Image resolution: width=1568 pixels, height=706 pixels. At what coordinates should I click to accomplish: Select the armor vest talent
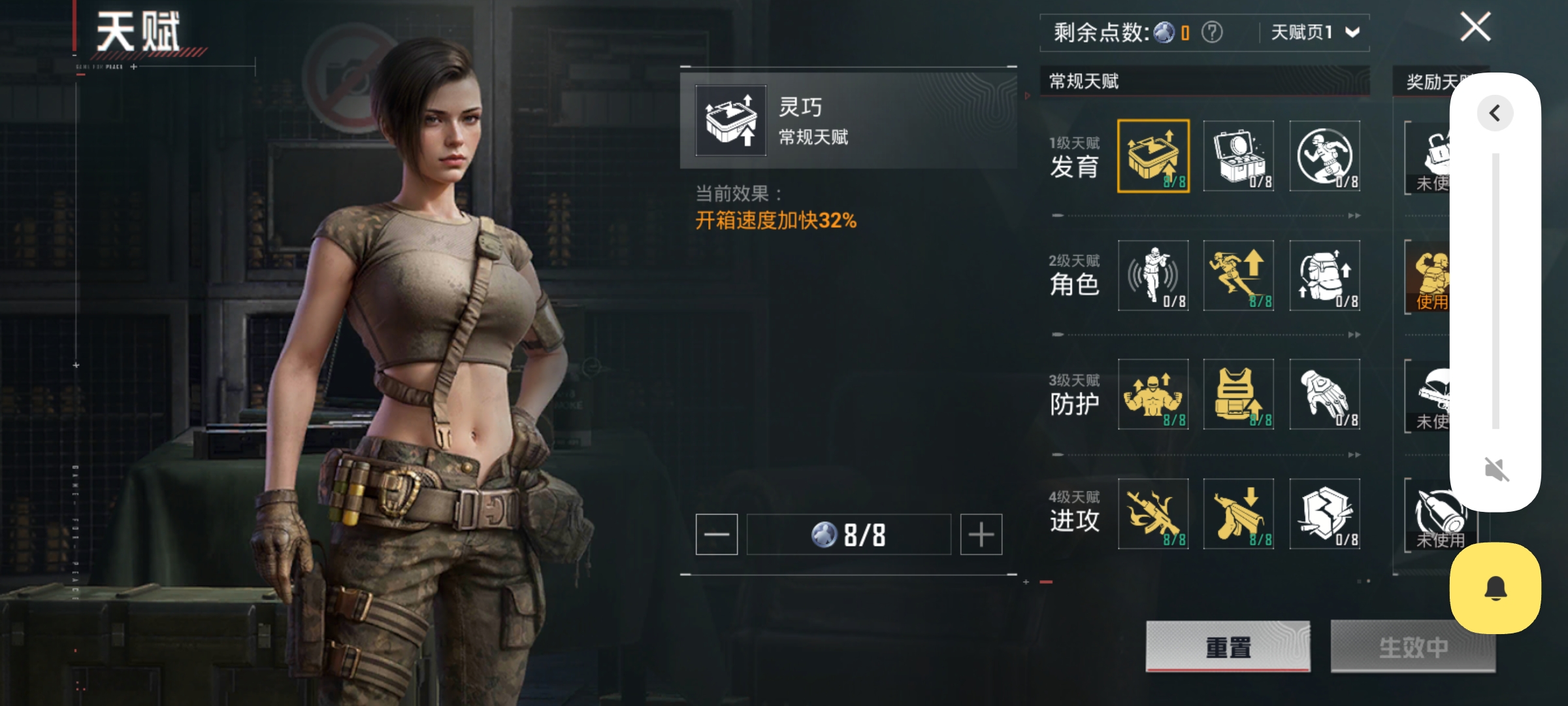pos(1239,394)
